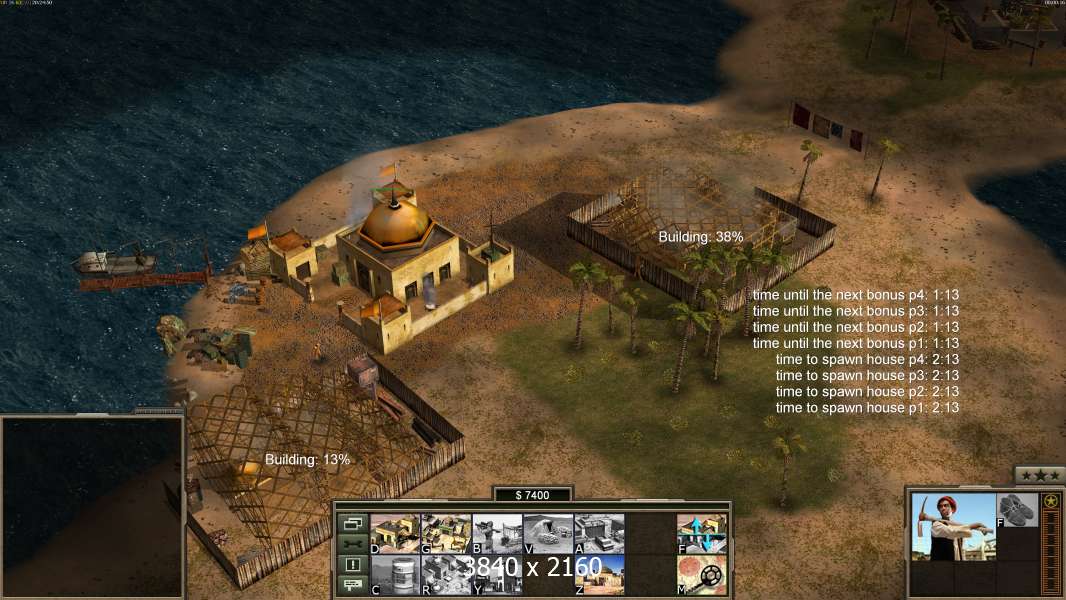Click the overlapping windows button

coord(352,523)
